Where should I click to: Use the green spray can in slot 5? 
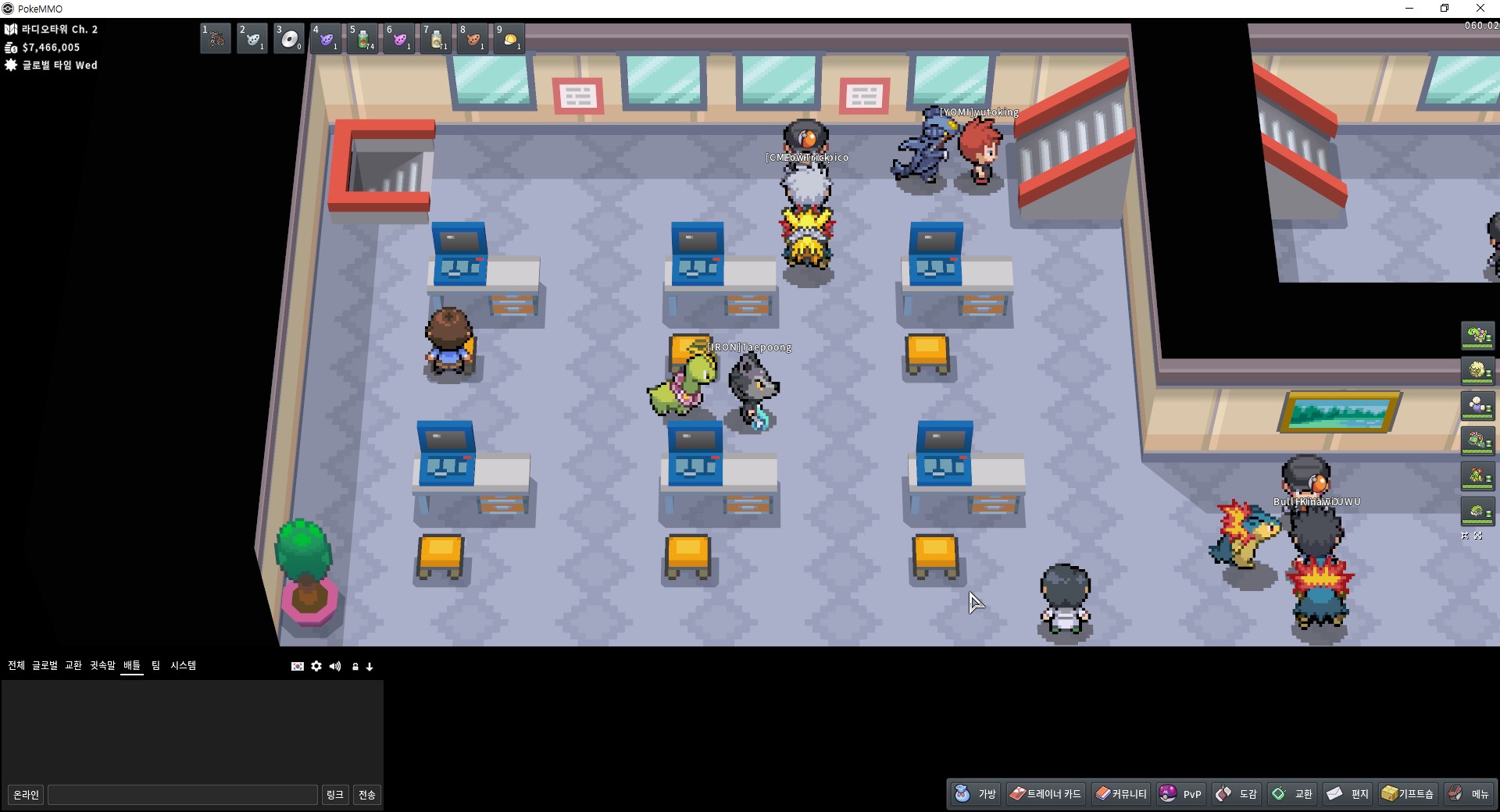click(362, 38)
